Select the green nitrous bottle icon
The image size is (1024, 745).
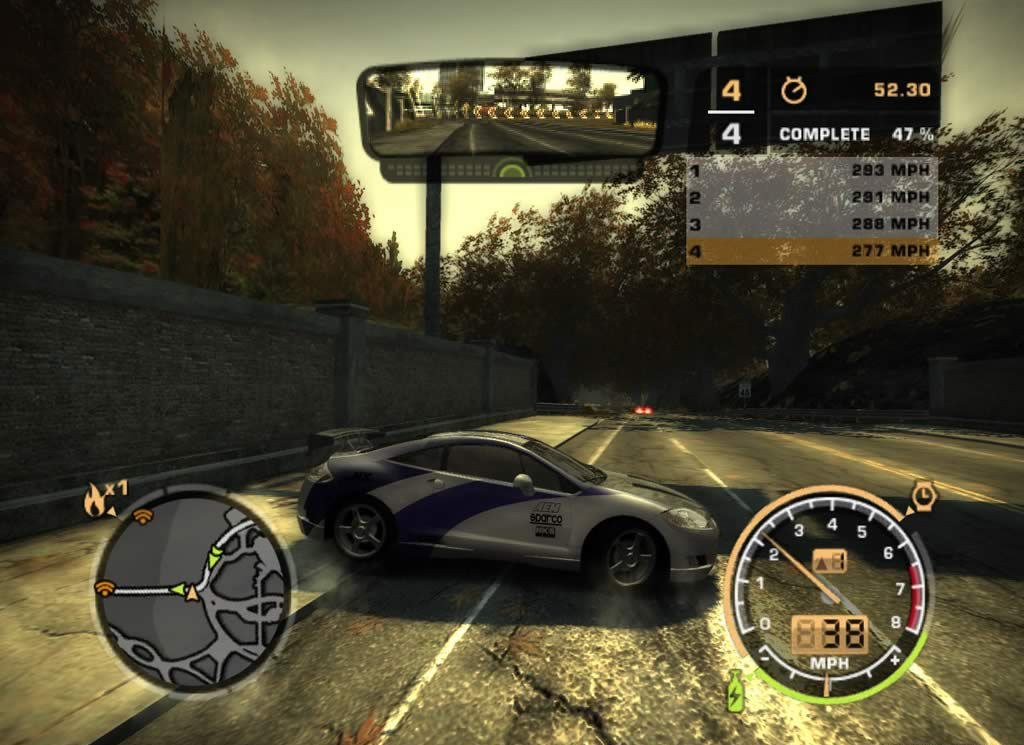click(736, 690)
